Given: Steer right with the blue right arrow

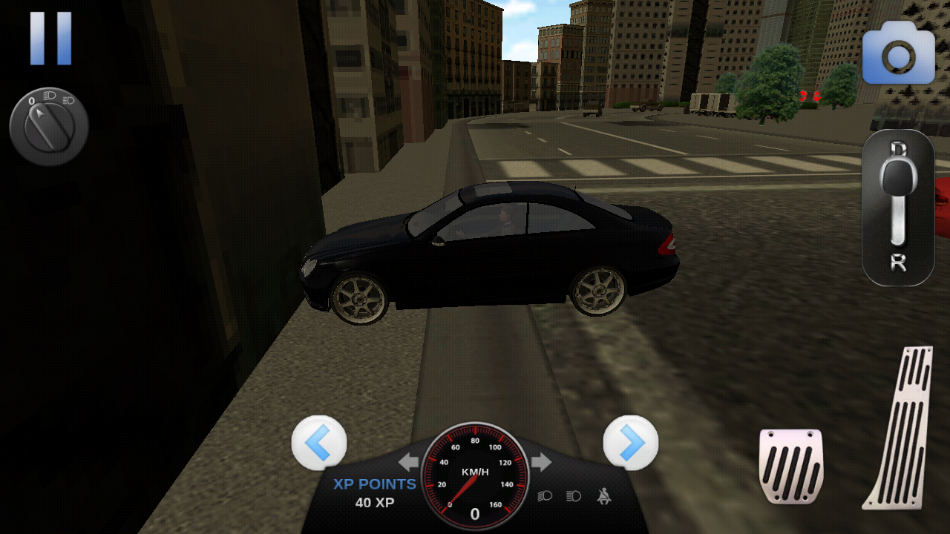Looking at the screenshot, I should (631, 442).
